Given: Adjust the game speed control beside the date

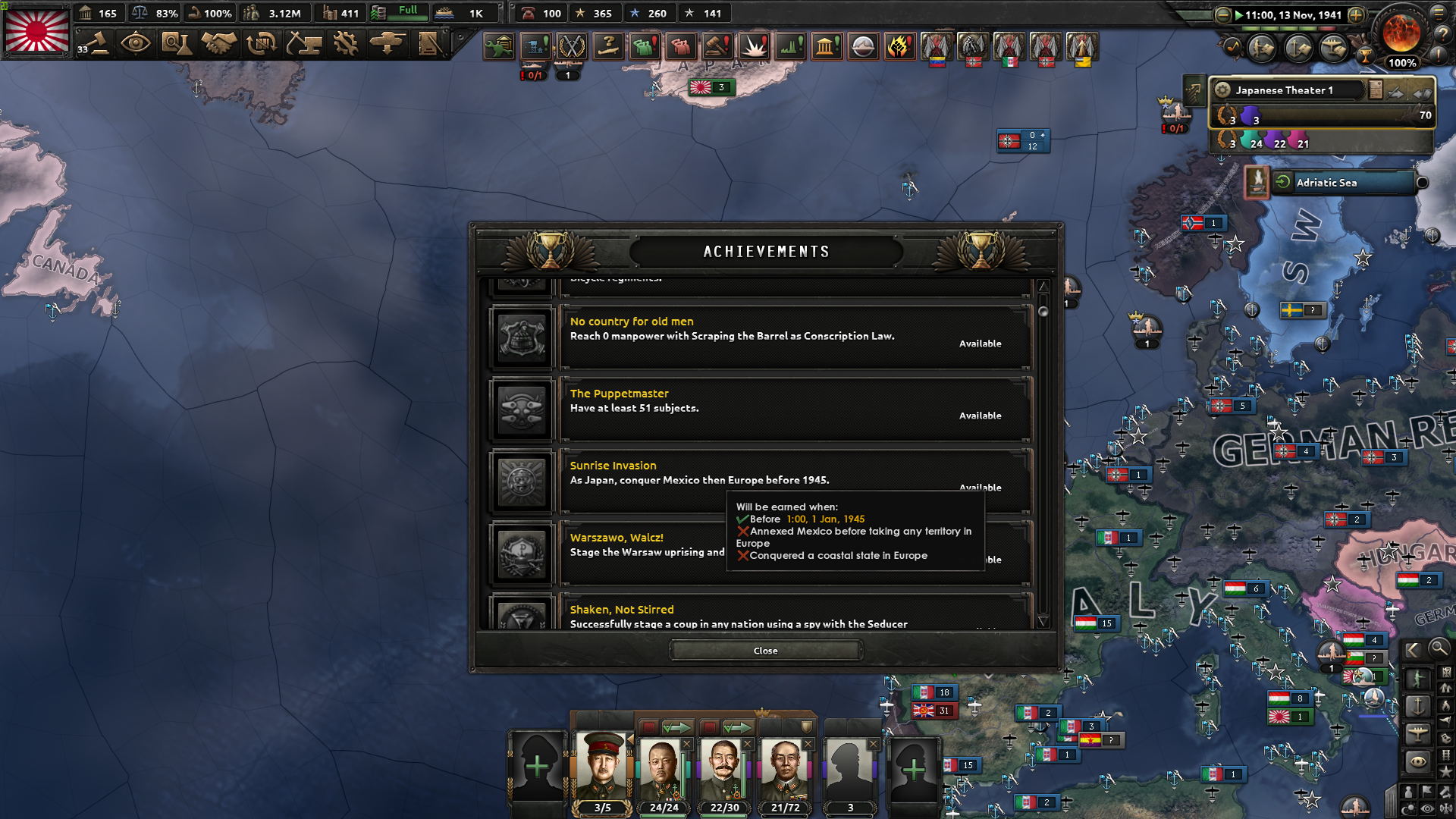Looking at the screenshot, I should point(1356,14).
